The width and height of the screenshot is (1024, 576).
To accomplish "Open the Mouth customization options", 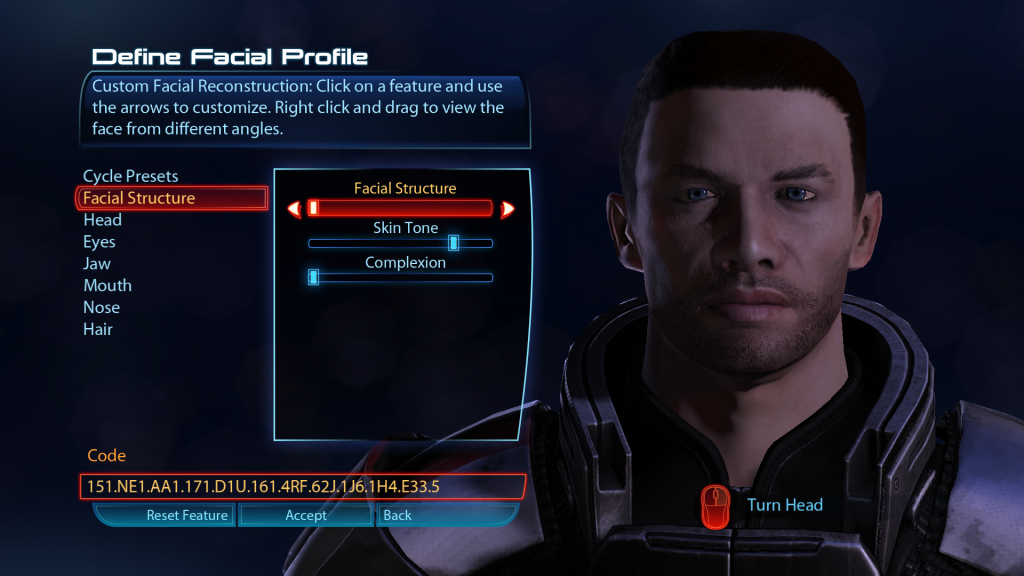I will pyautogui.click(x=107, y=286).
